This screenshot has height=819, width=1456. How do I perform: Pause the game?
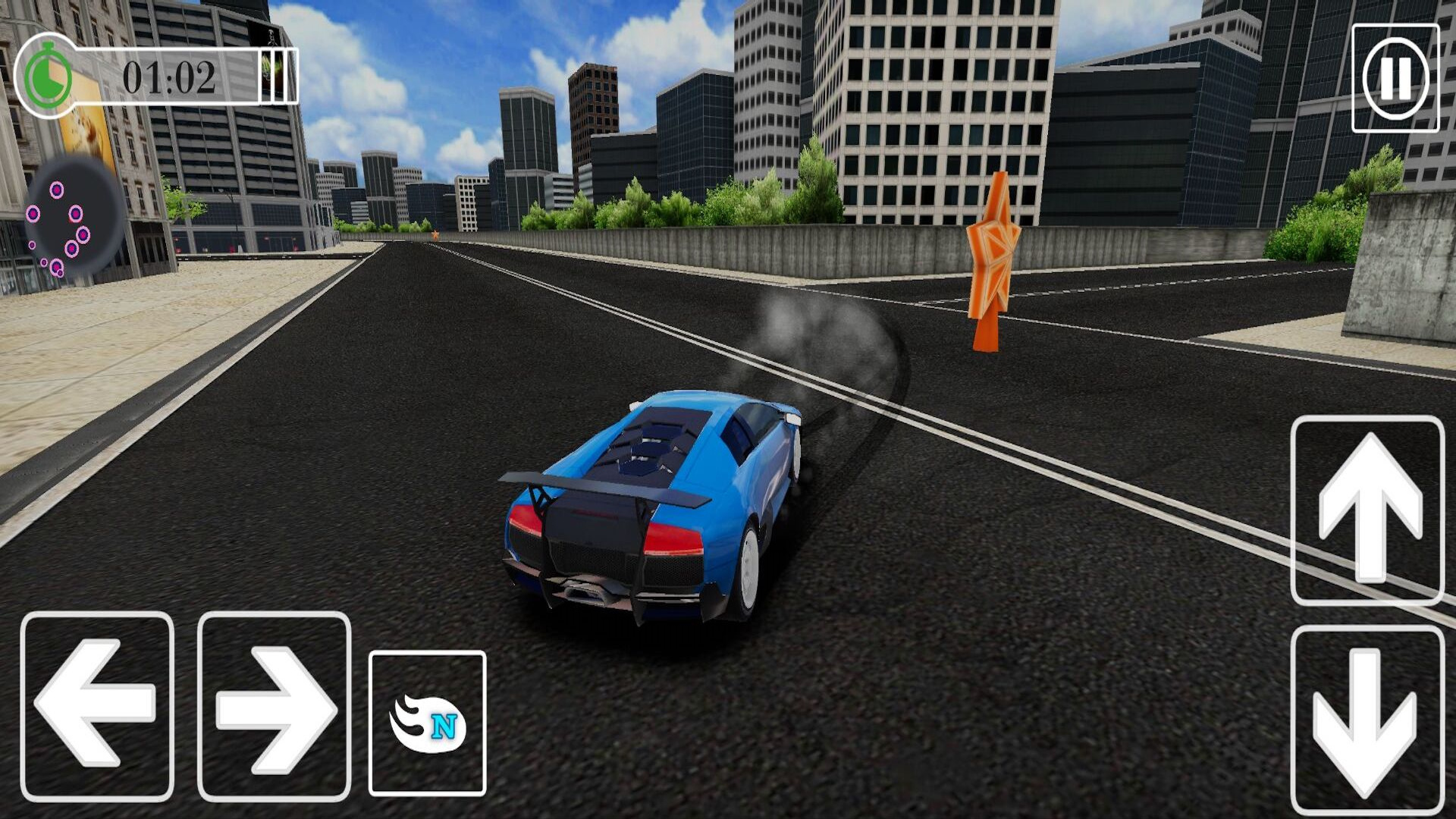point(1395,78)
